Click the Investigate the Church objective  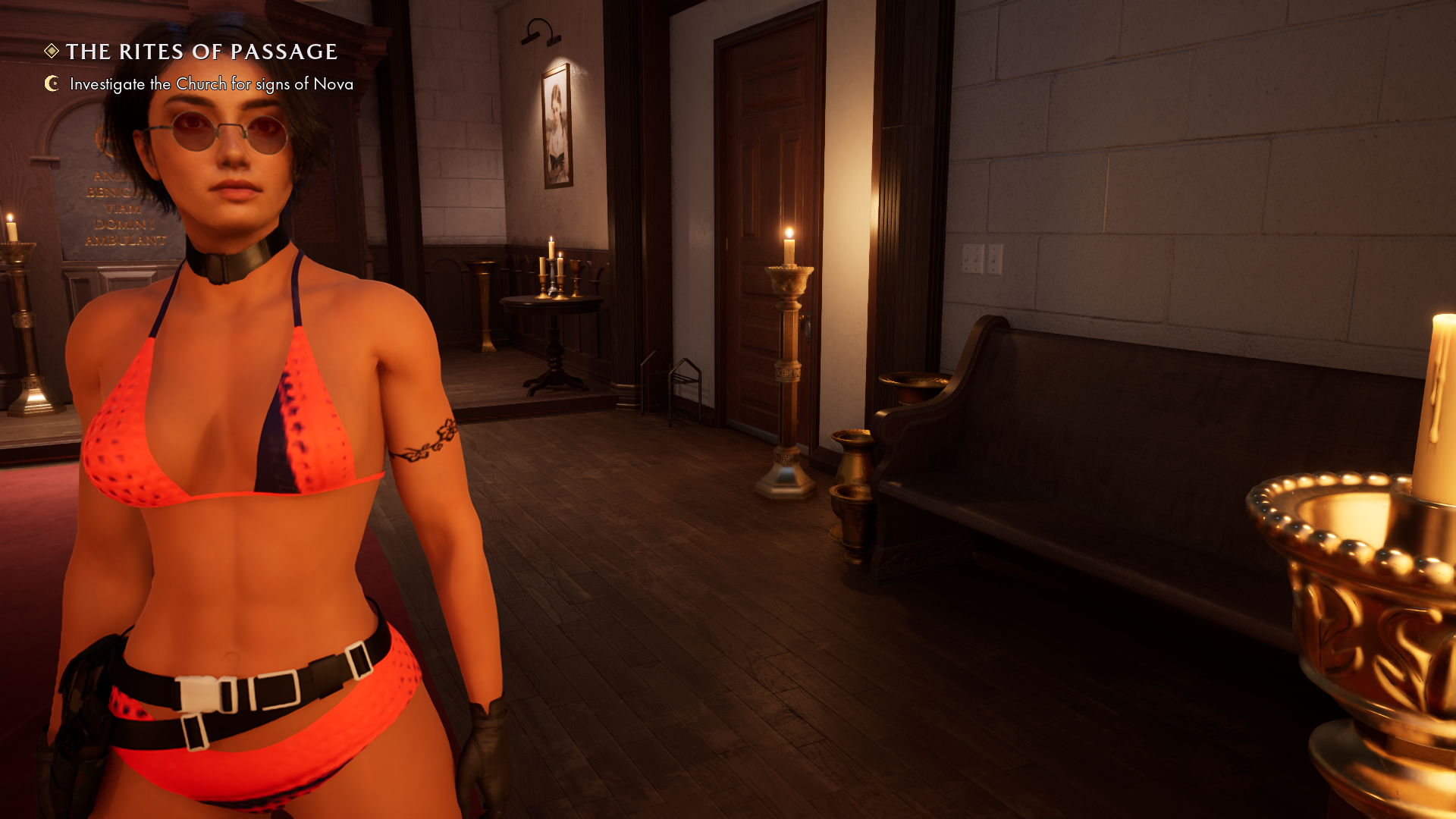coord(211,84)
